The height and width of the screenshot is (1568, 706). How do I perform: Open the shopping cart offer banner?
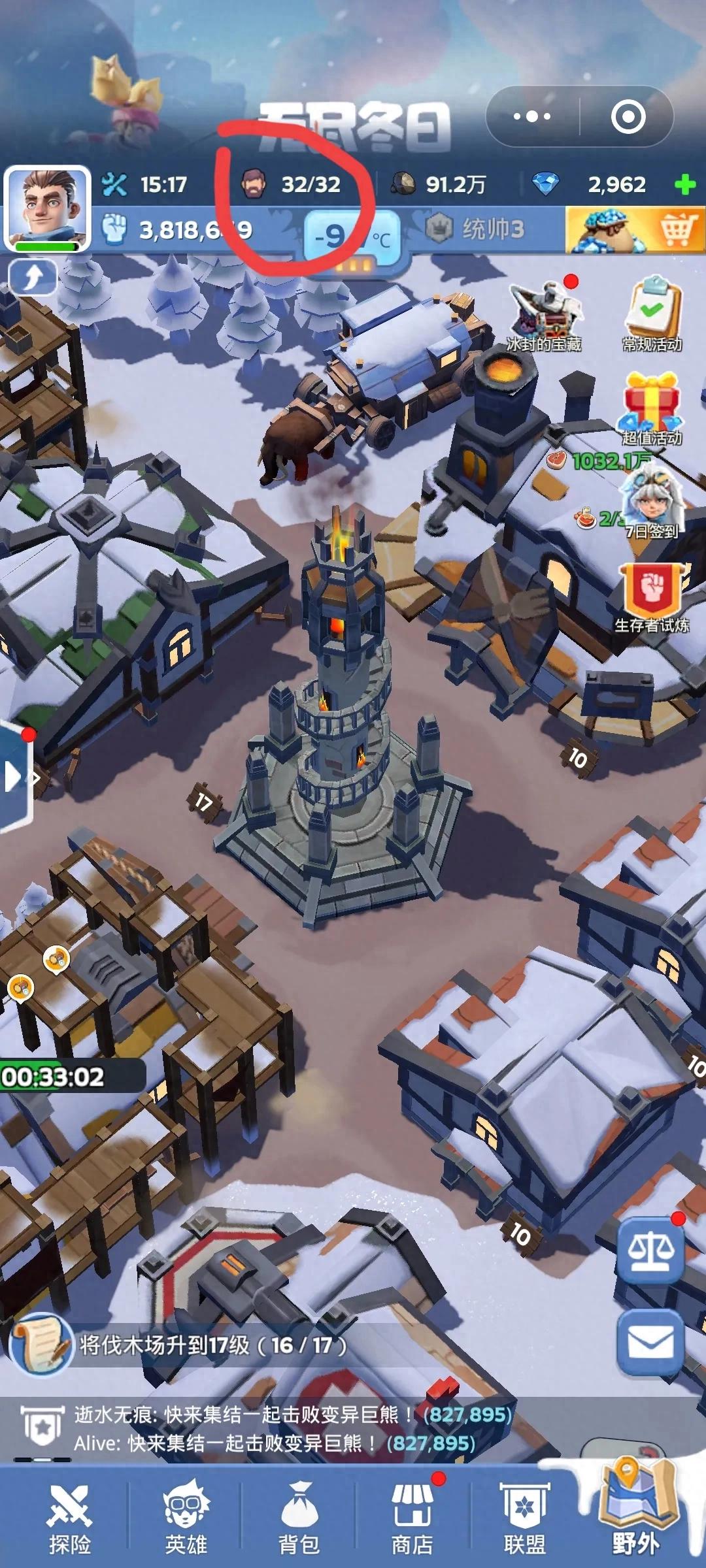point(634,229)
